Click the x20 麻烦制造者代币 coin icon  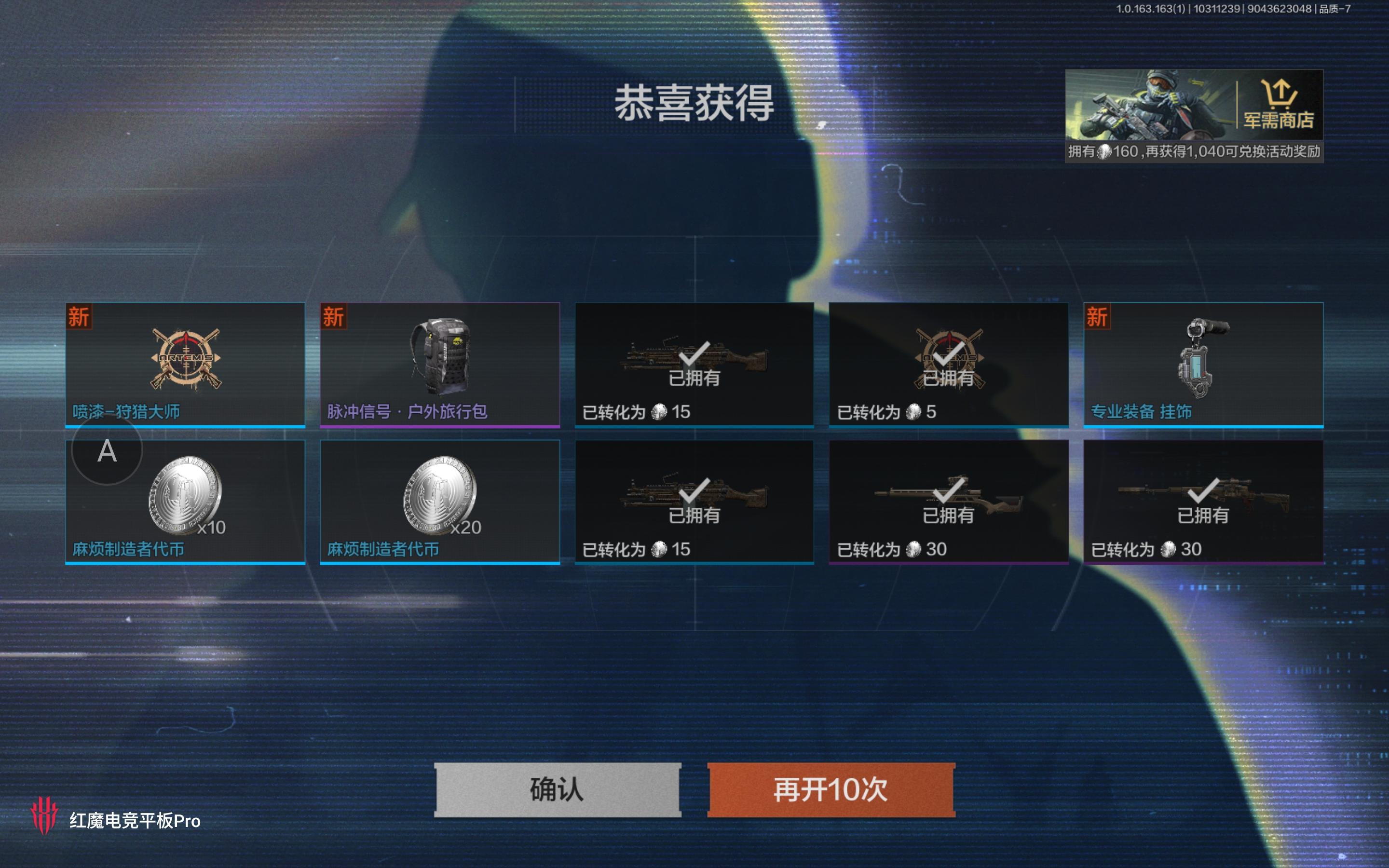coord(440,497)
